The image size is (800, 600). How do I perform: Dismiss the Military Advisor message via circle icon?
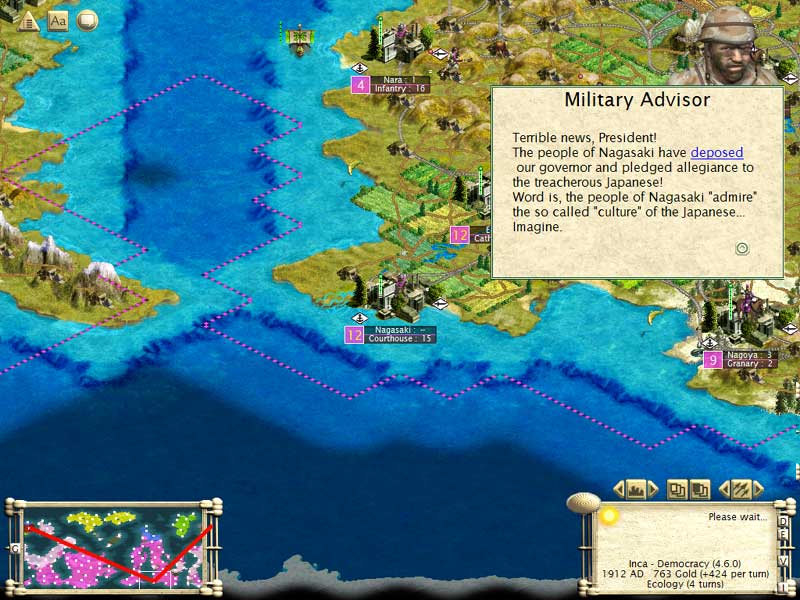pyautogui.click(x=742, y=249)
